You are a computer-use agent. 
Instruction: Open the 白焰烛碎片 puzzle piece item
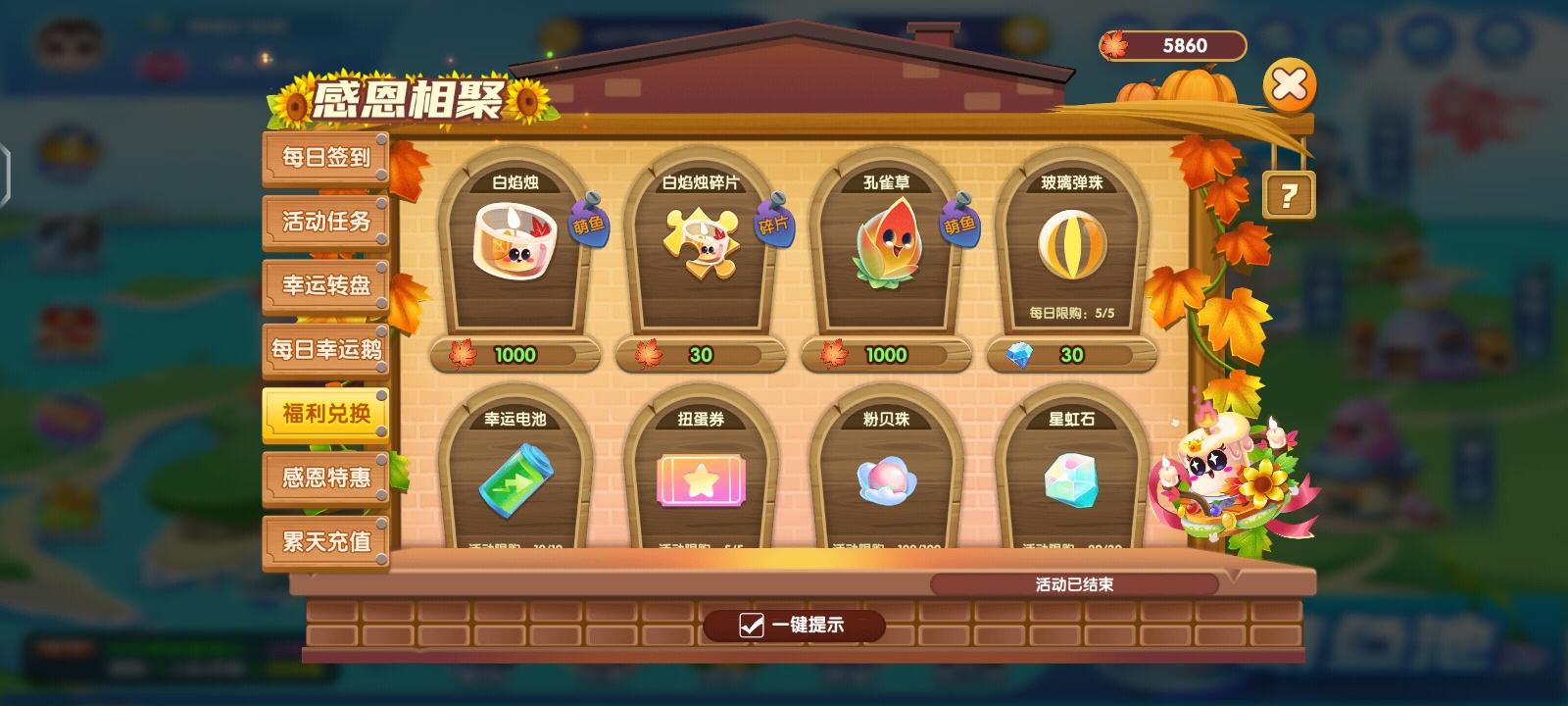click(699, 238)
